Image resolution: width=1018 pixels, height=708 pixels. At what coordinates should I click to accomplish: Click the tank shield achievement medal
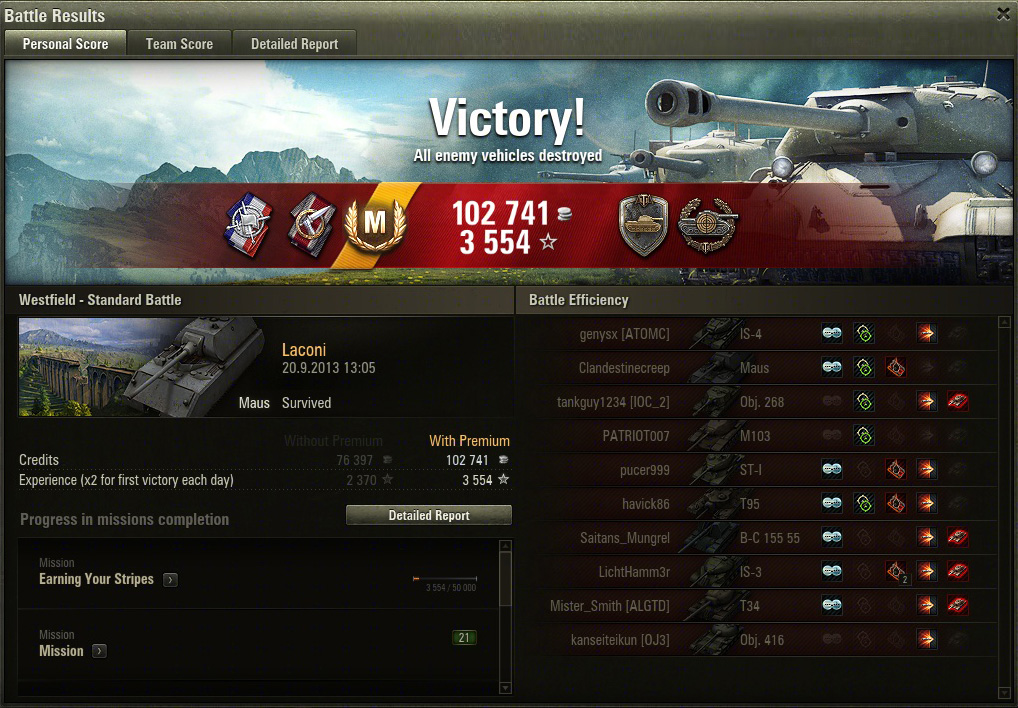coord(643,225)
